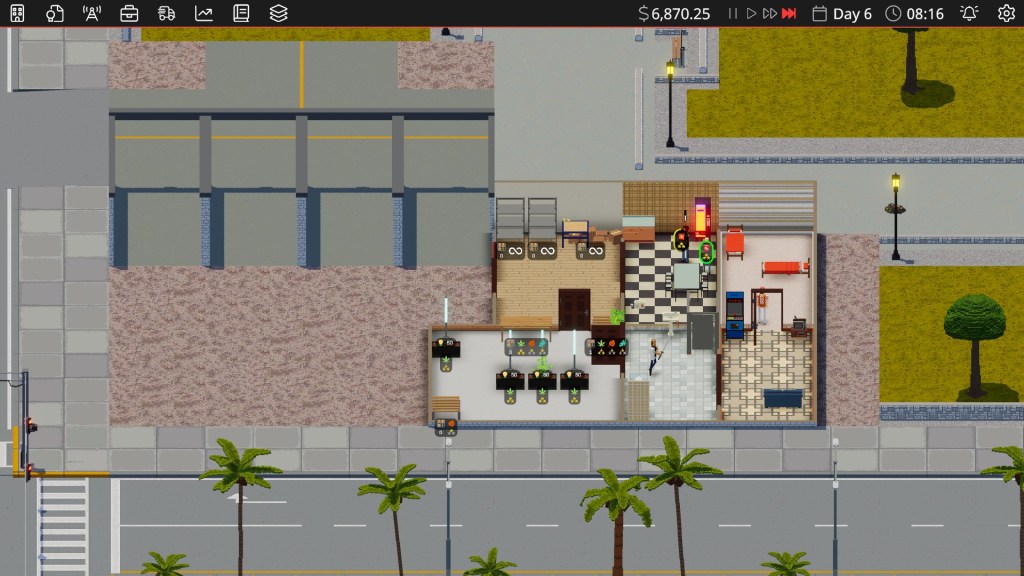1024x576 pixels.
Task: Set game speed to fast forward
Action: coord(769,13)
